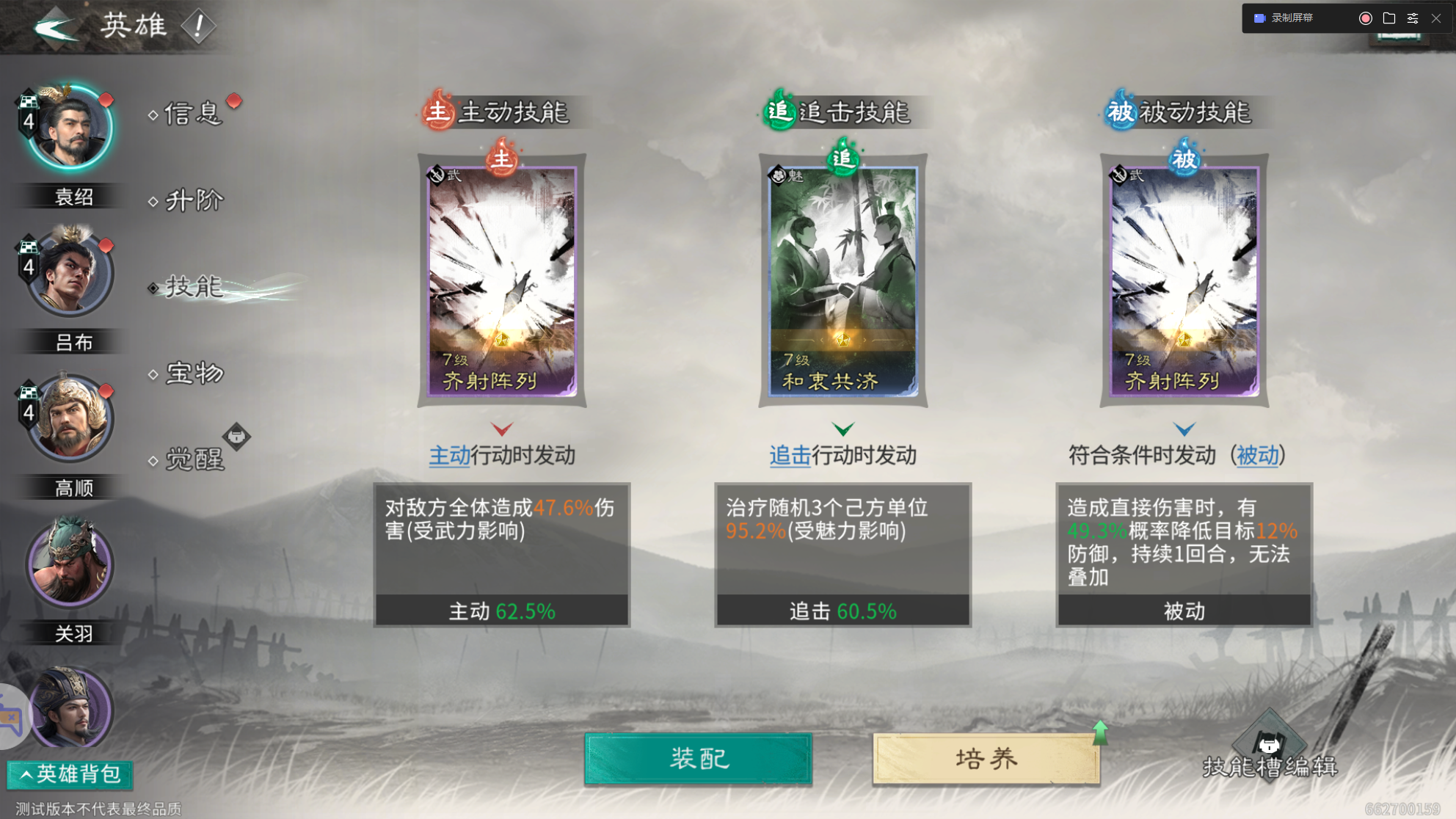Toggle the red record button in the screen recorder
Viewport: 1456px width, 819px height.
pos(1366,18)
